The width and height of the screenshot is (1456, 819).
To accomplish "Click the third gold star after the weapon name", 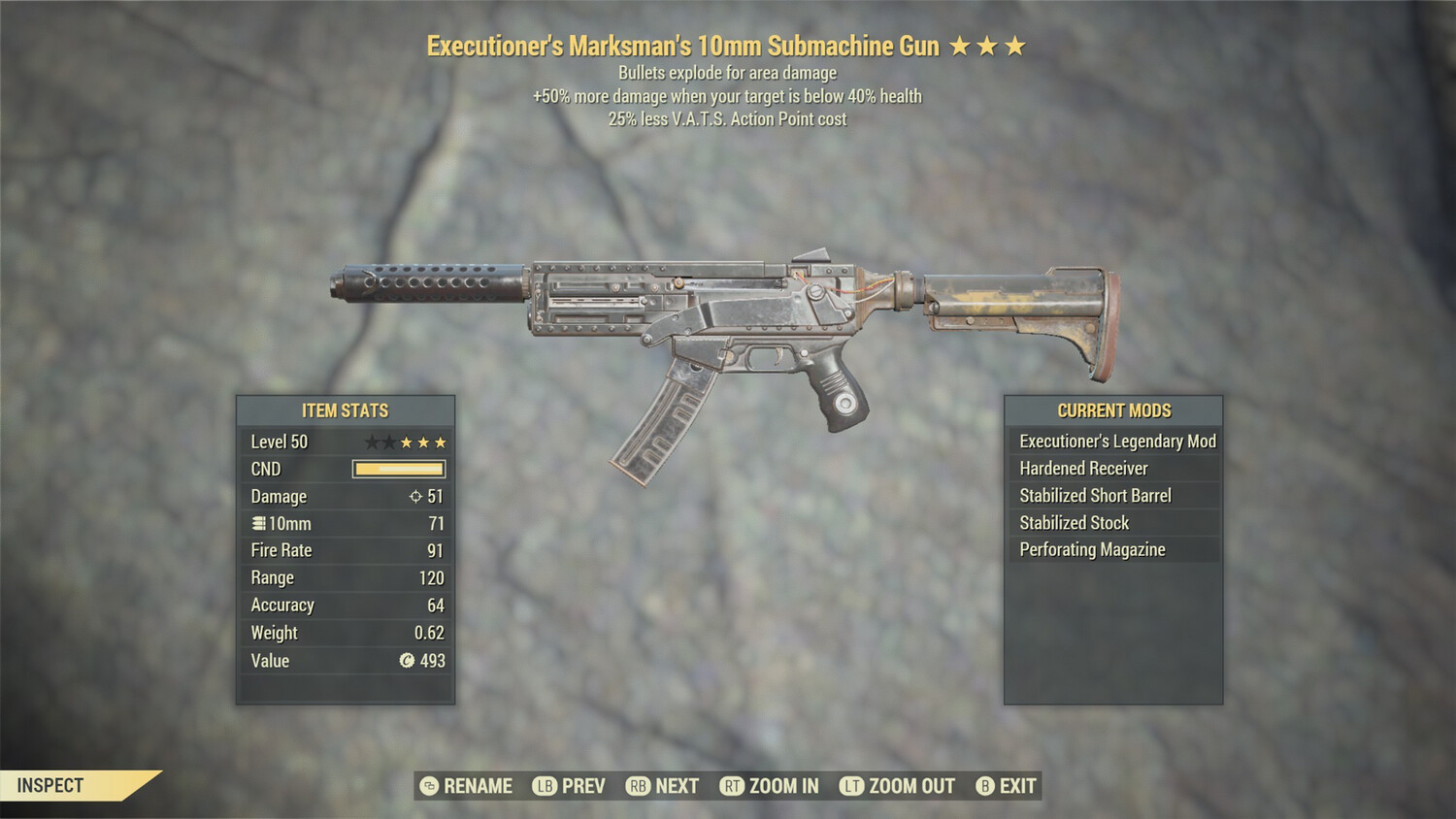I will pyautogui.click(x=1015, y=44).
